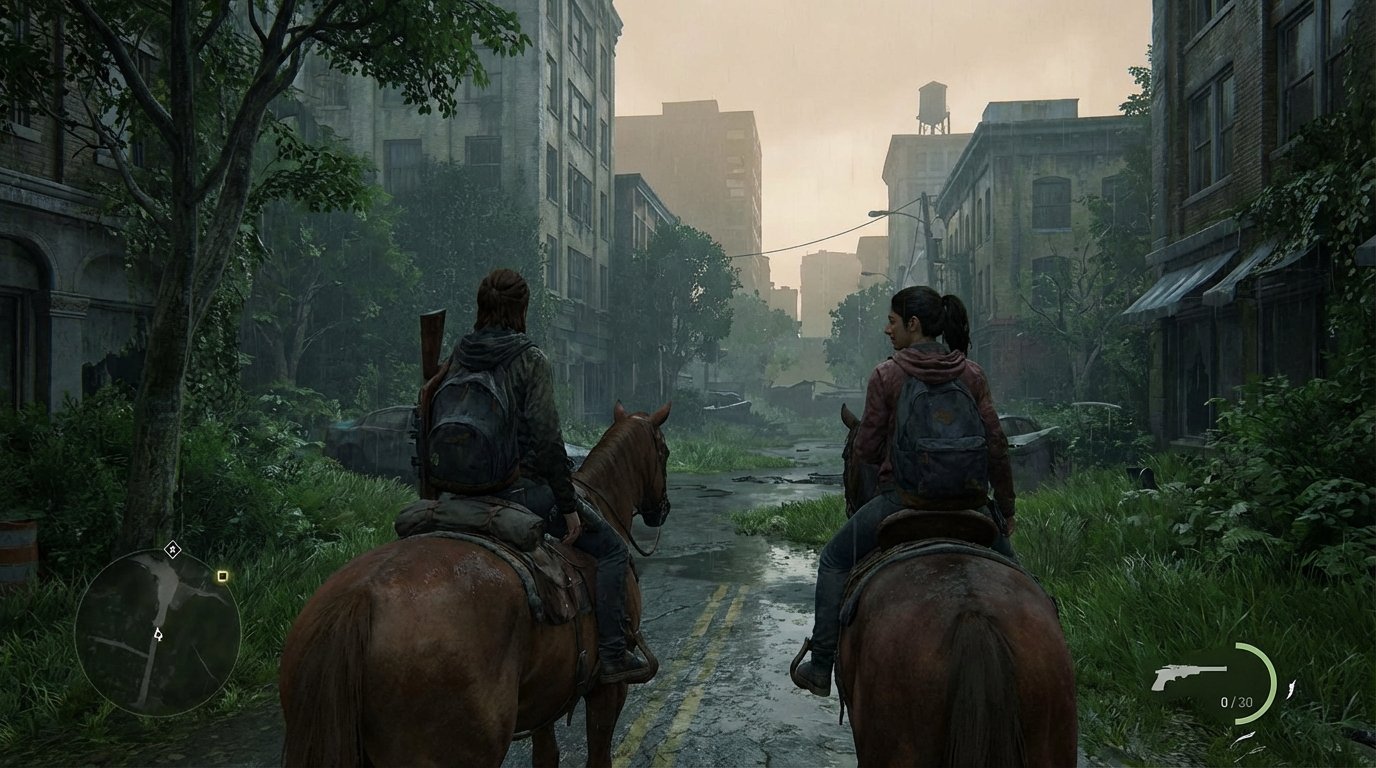1376x768 pixels.
Task: Select the glowing yellow pickup marker on the minimap
Action: click(222, 576)
